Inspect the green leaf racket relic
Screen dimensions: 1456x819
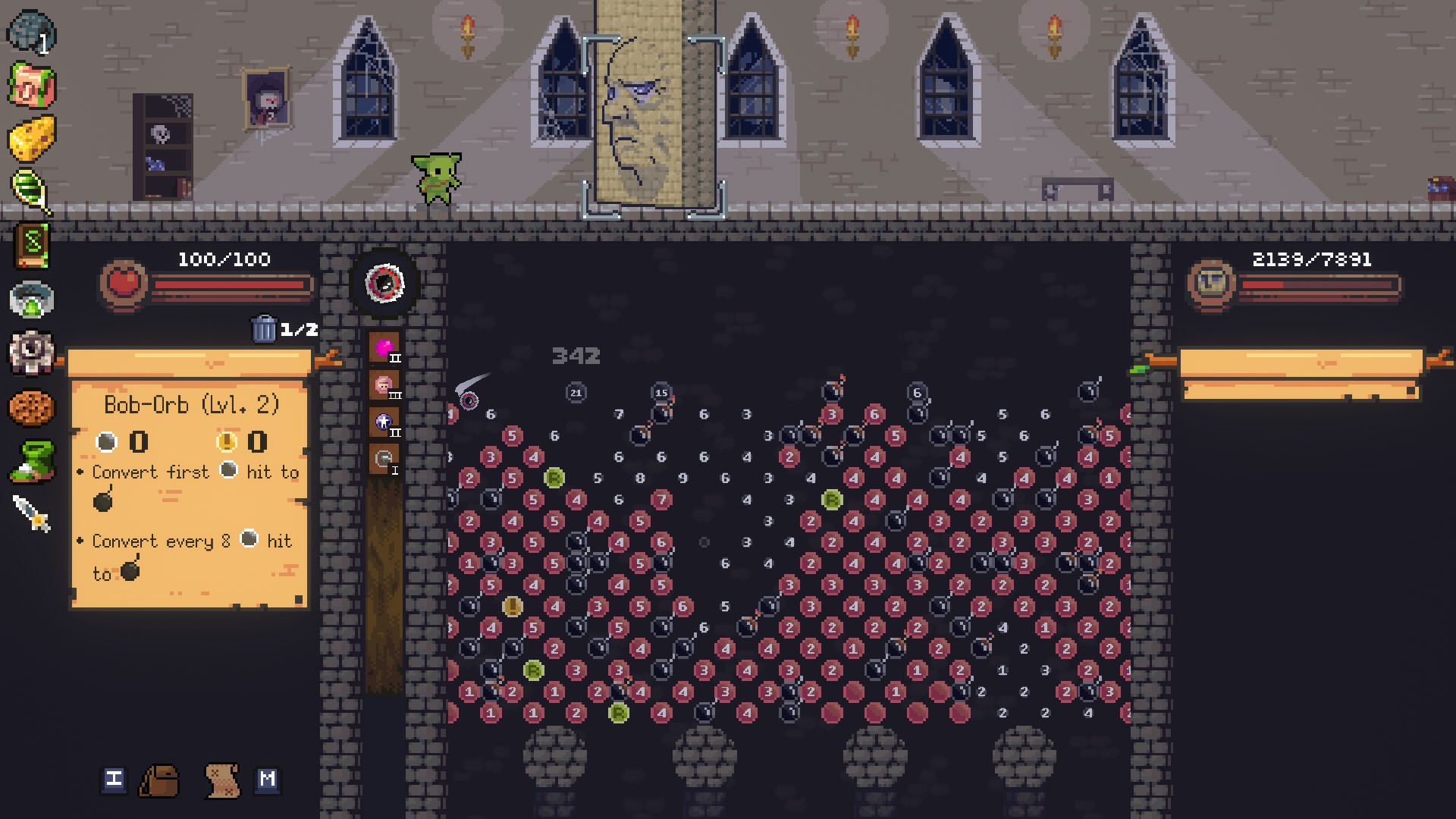pos(30,190)
